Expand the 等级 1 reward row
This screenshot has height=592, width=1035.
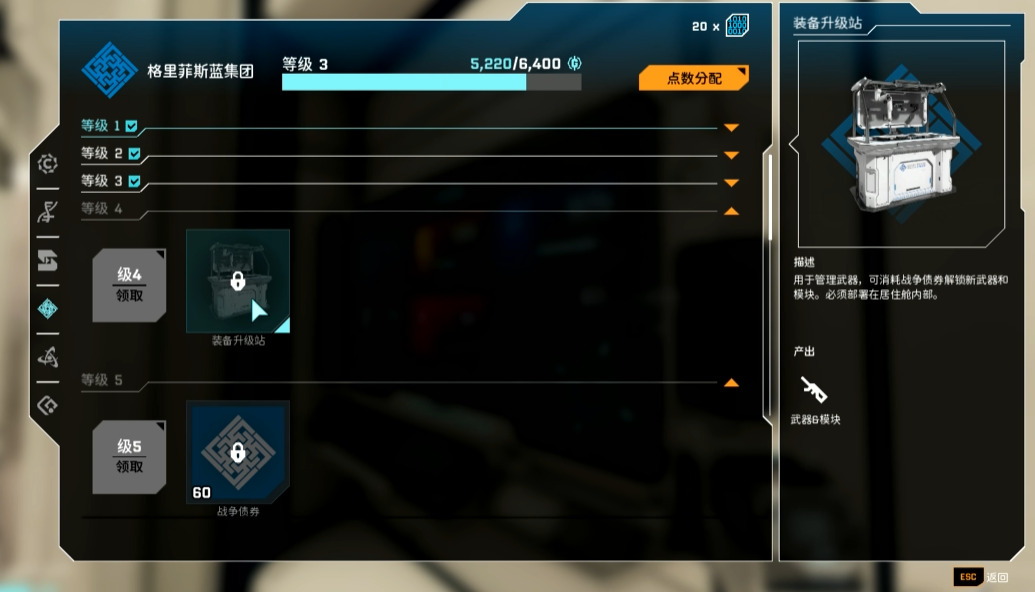click(x=731, y=128)
